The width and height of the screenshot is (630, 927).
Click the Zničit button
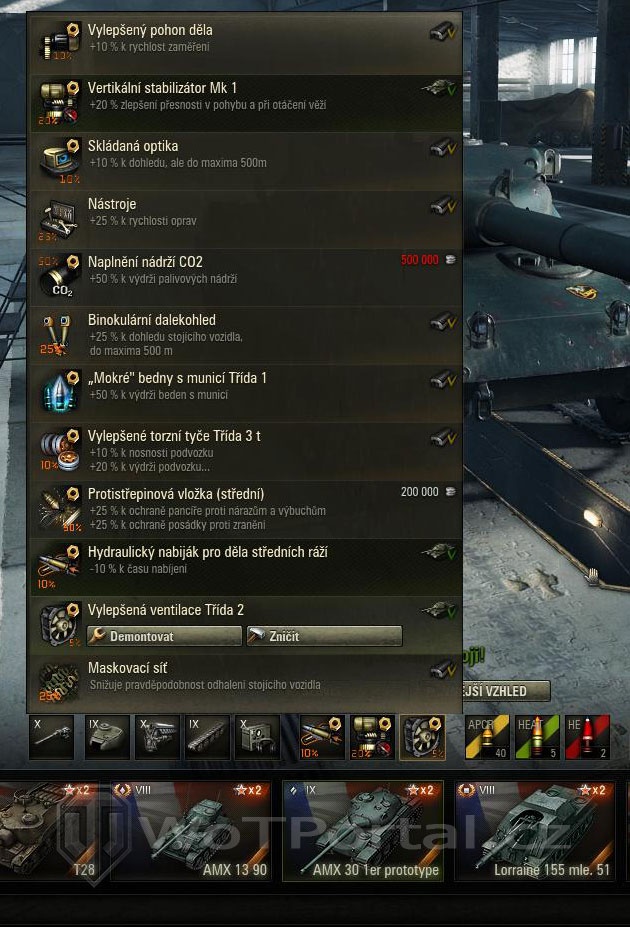click(x=324, y=636)
